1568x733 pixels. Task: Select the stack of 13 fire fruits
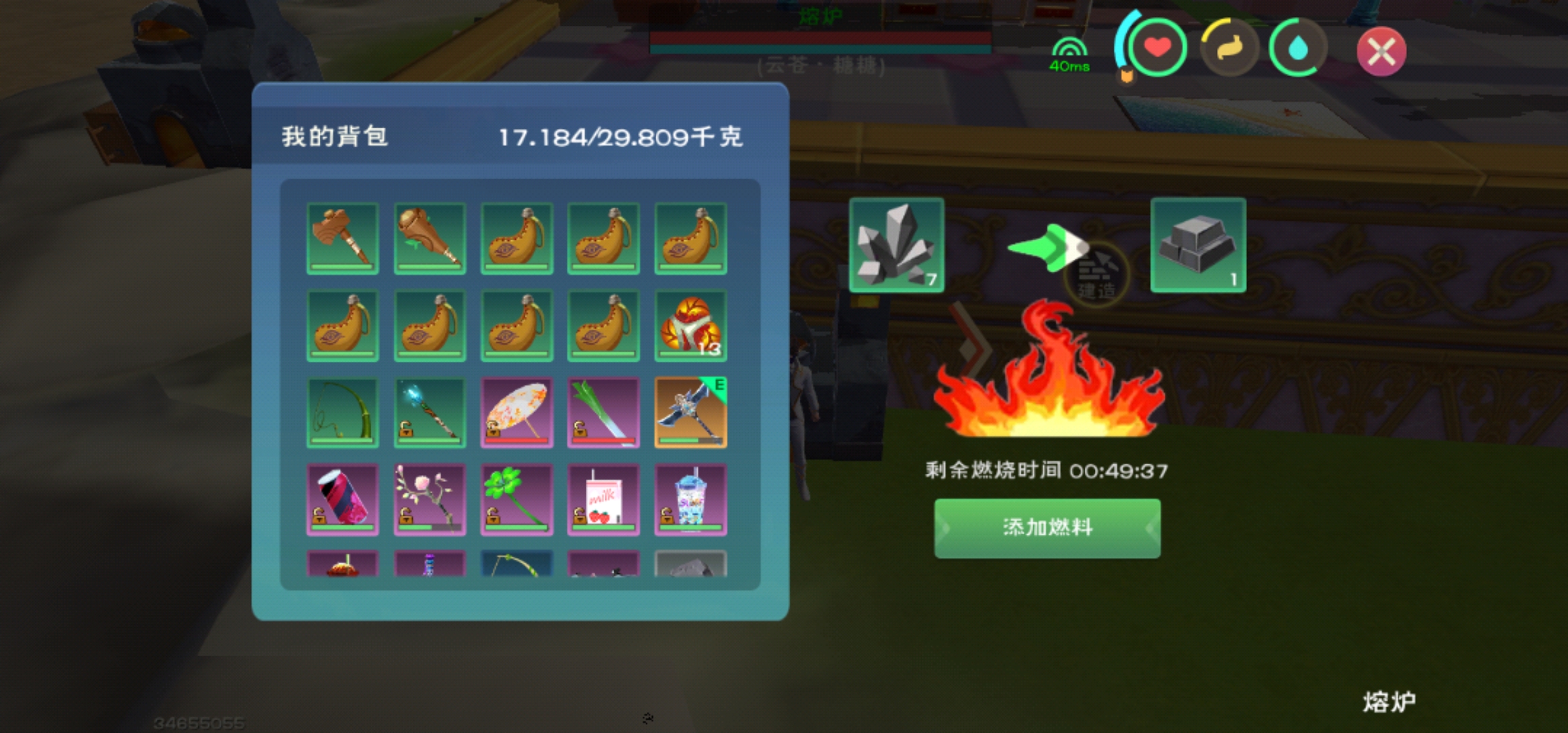tap(690, 324)
